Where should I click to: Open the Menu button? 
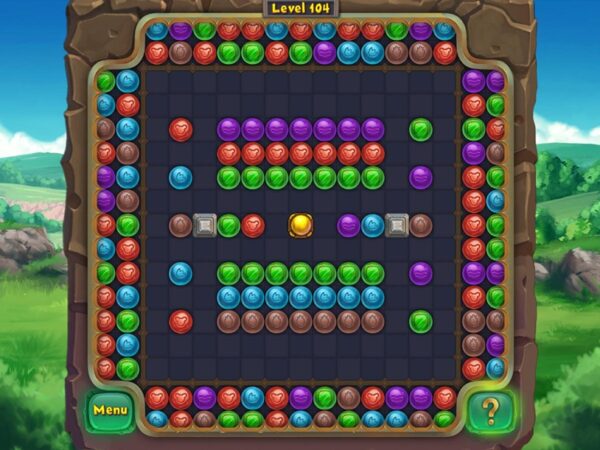[109, 409]
